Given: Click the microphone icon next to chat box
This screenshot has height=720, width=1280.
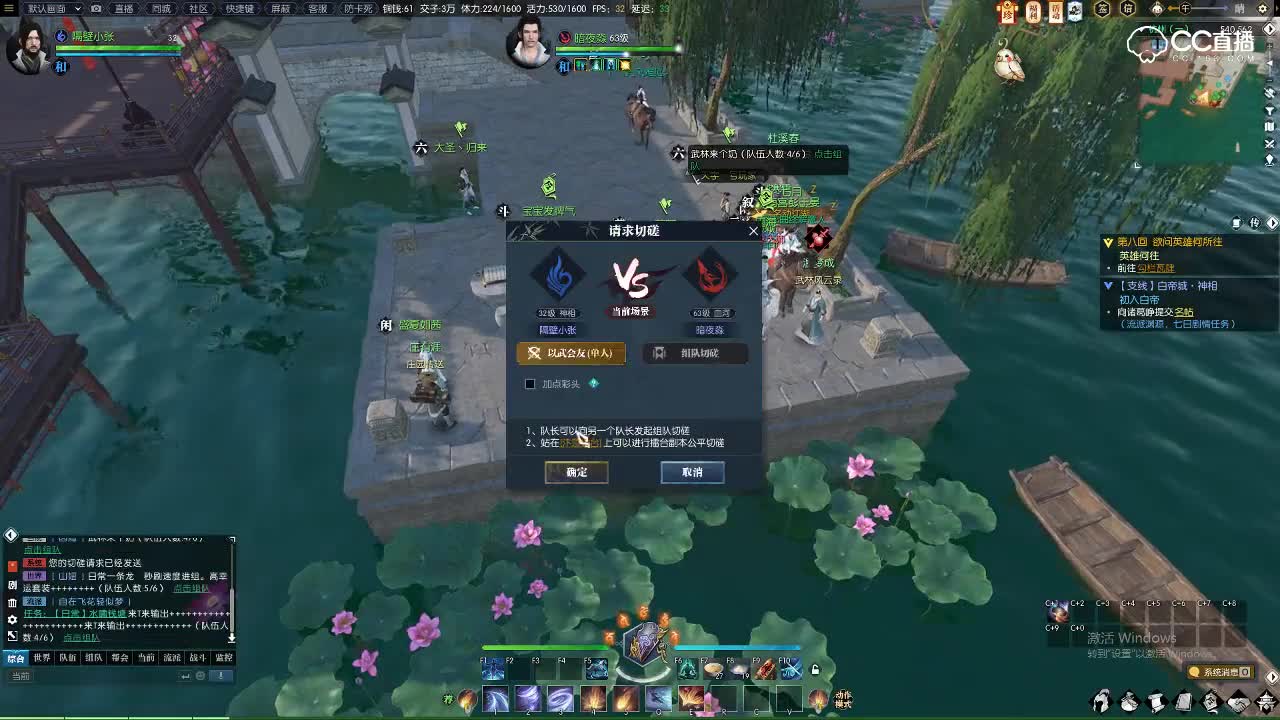Looking at the screenshot, I should (x=221, y=675).
